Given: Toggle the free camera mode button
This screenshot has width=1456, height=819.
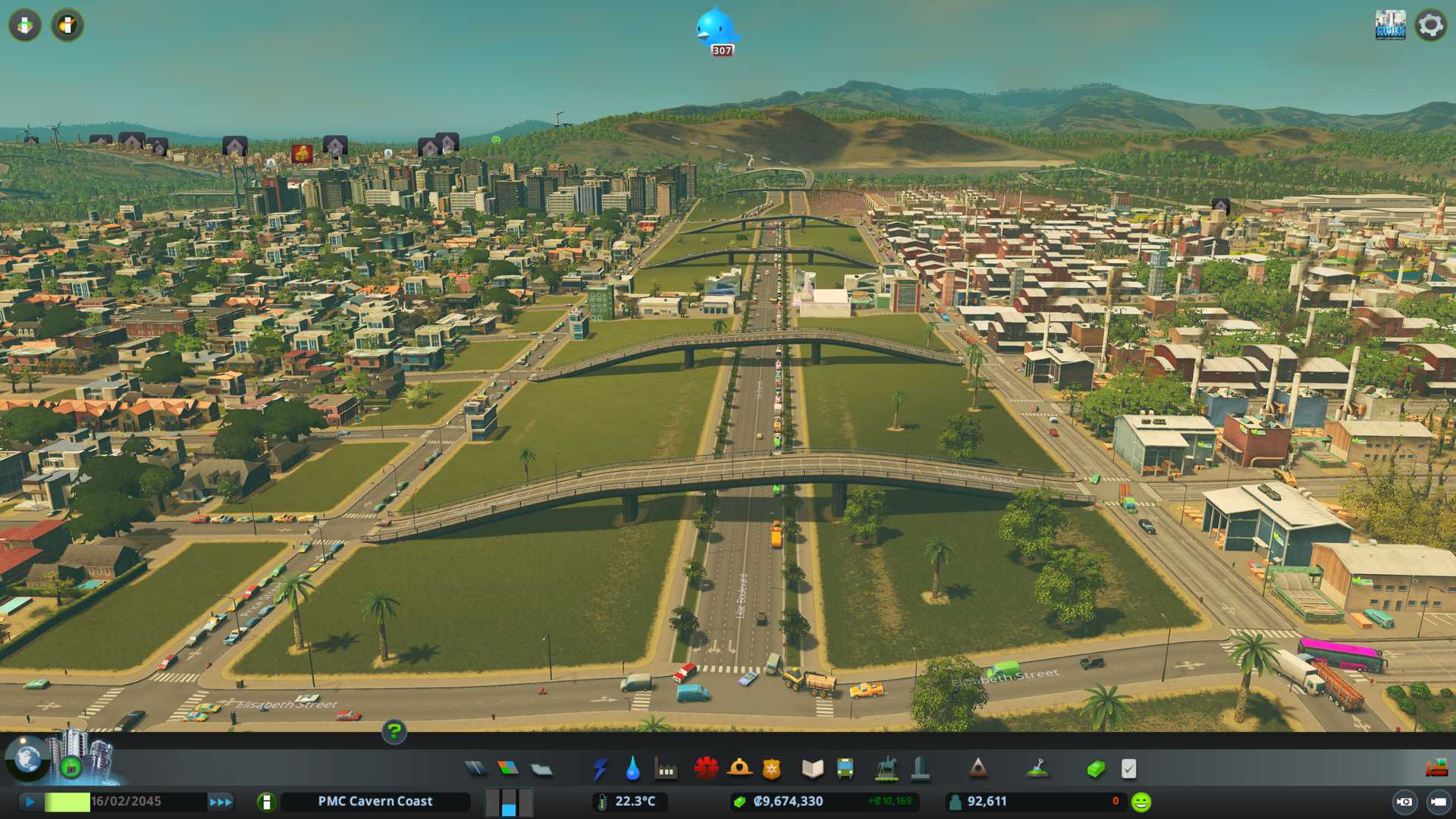Looking at the screenshot, I should tap(1404, 802).
